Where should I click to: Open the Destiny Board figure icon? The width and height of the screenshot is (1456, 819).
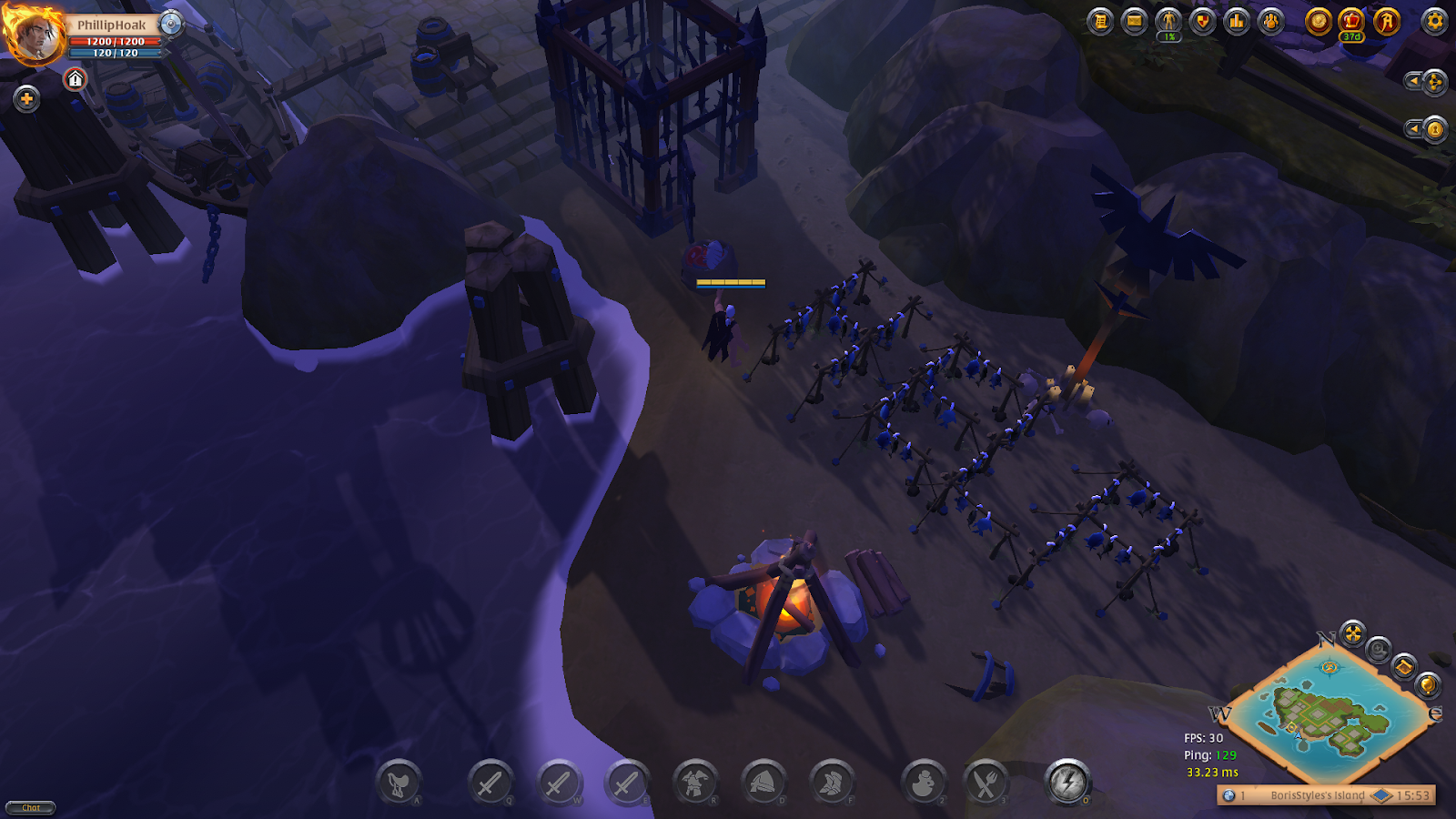1168,21
